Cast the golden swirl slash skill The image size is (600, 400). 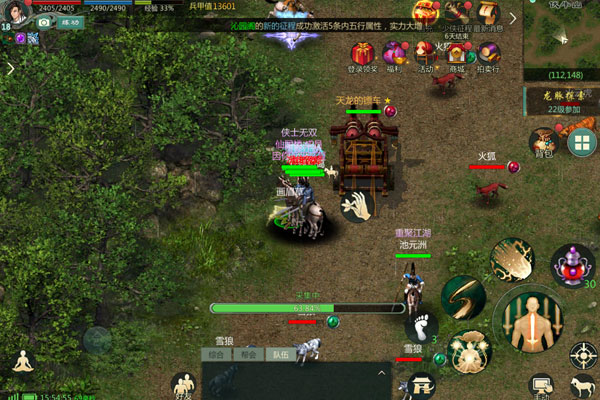[464, 297]
